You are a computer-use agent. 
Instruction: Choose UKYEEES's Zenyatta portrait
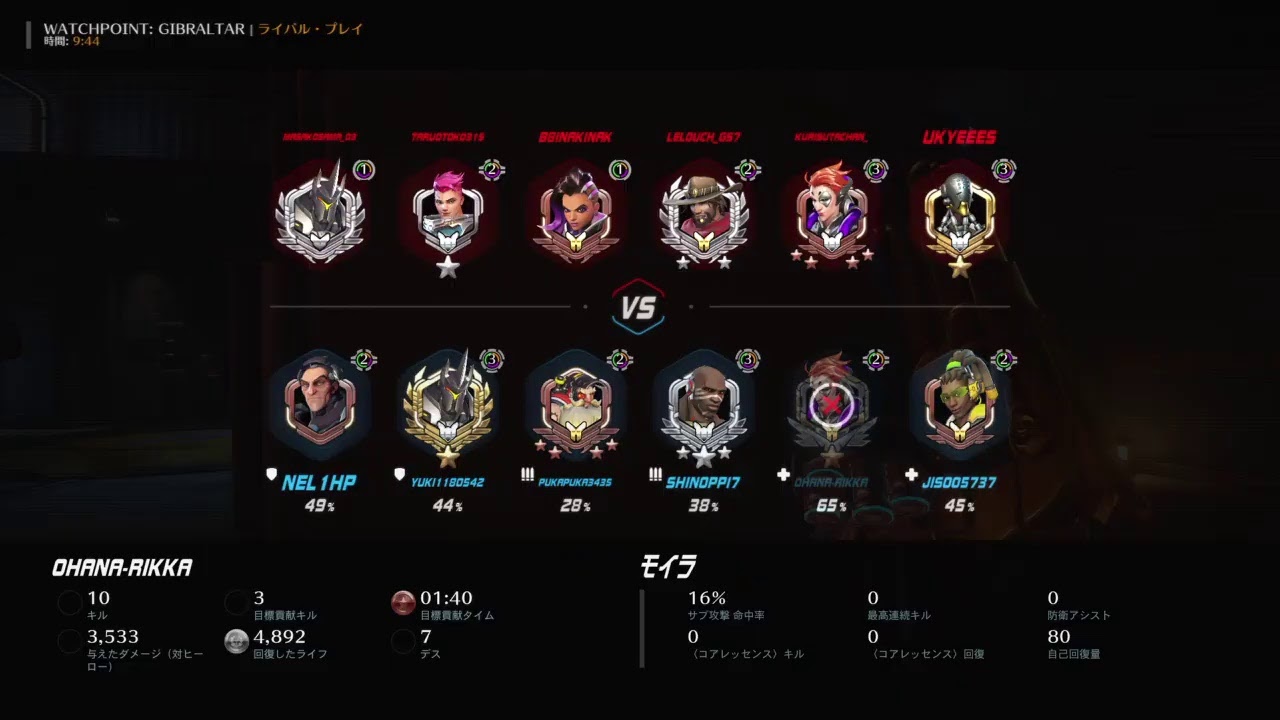point(960,215)
